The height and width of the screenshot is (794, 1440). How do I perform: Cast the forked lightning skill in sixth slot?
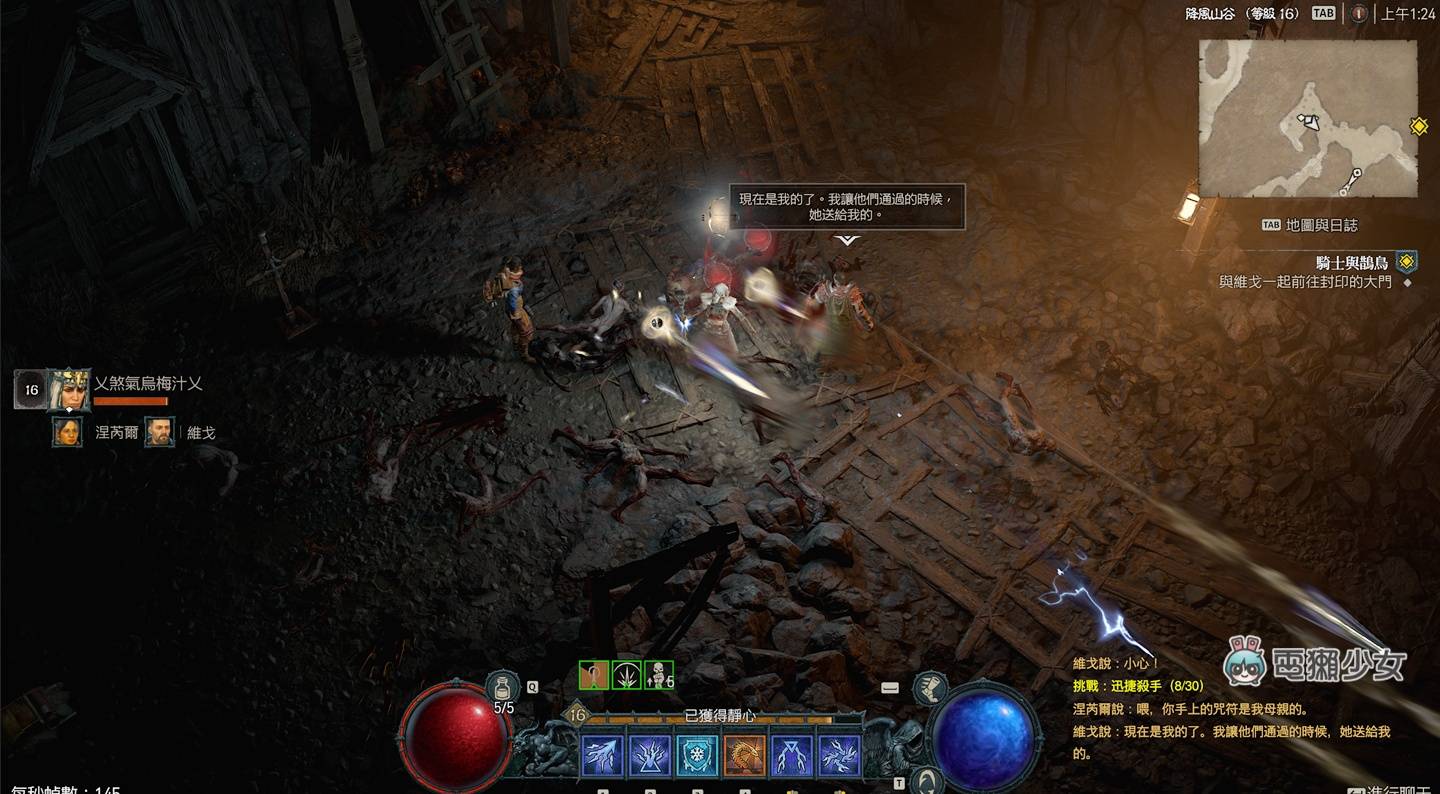(839, 756)
